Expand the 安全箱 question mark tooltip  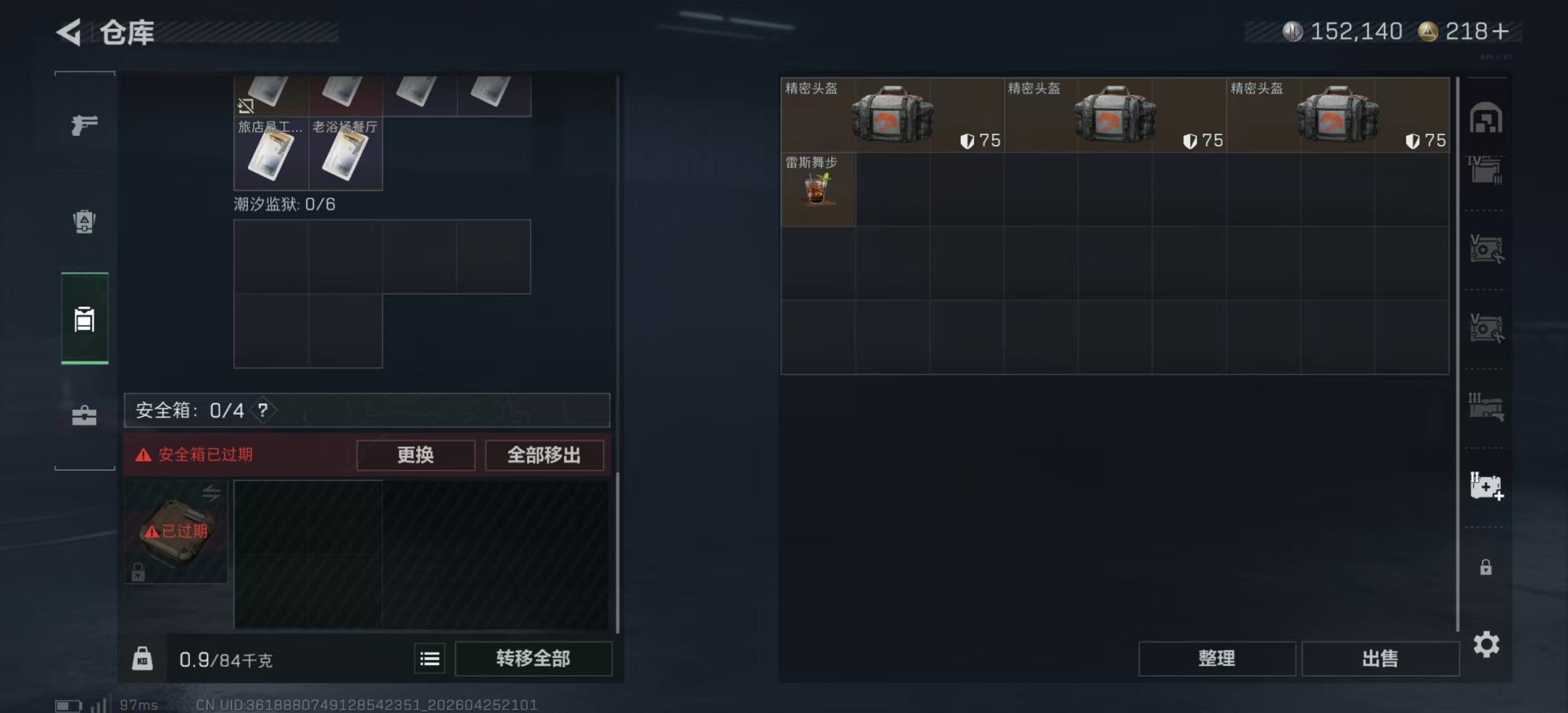pyautogui.click(x=263, y=410)
